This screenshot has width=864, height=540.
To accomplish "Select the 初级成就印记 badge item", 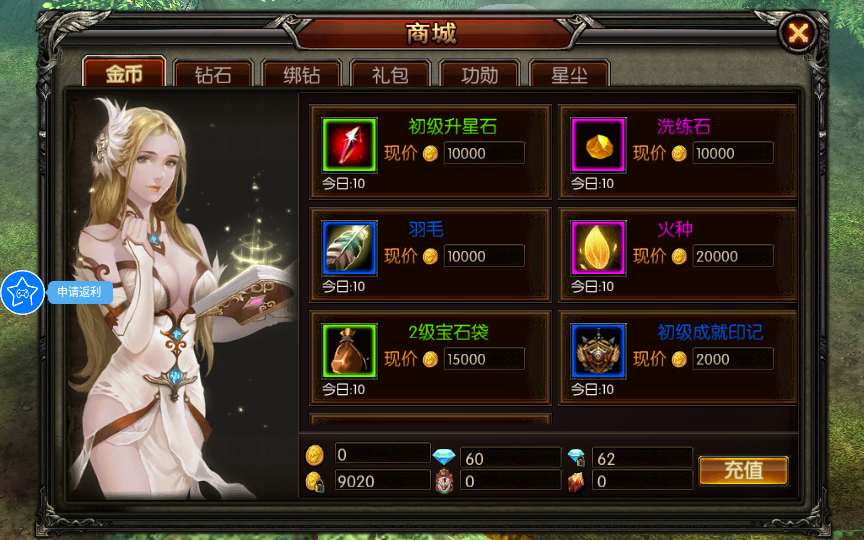I will [x=598, y=351].
